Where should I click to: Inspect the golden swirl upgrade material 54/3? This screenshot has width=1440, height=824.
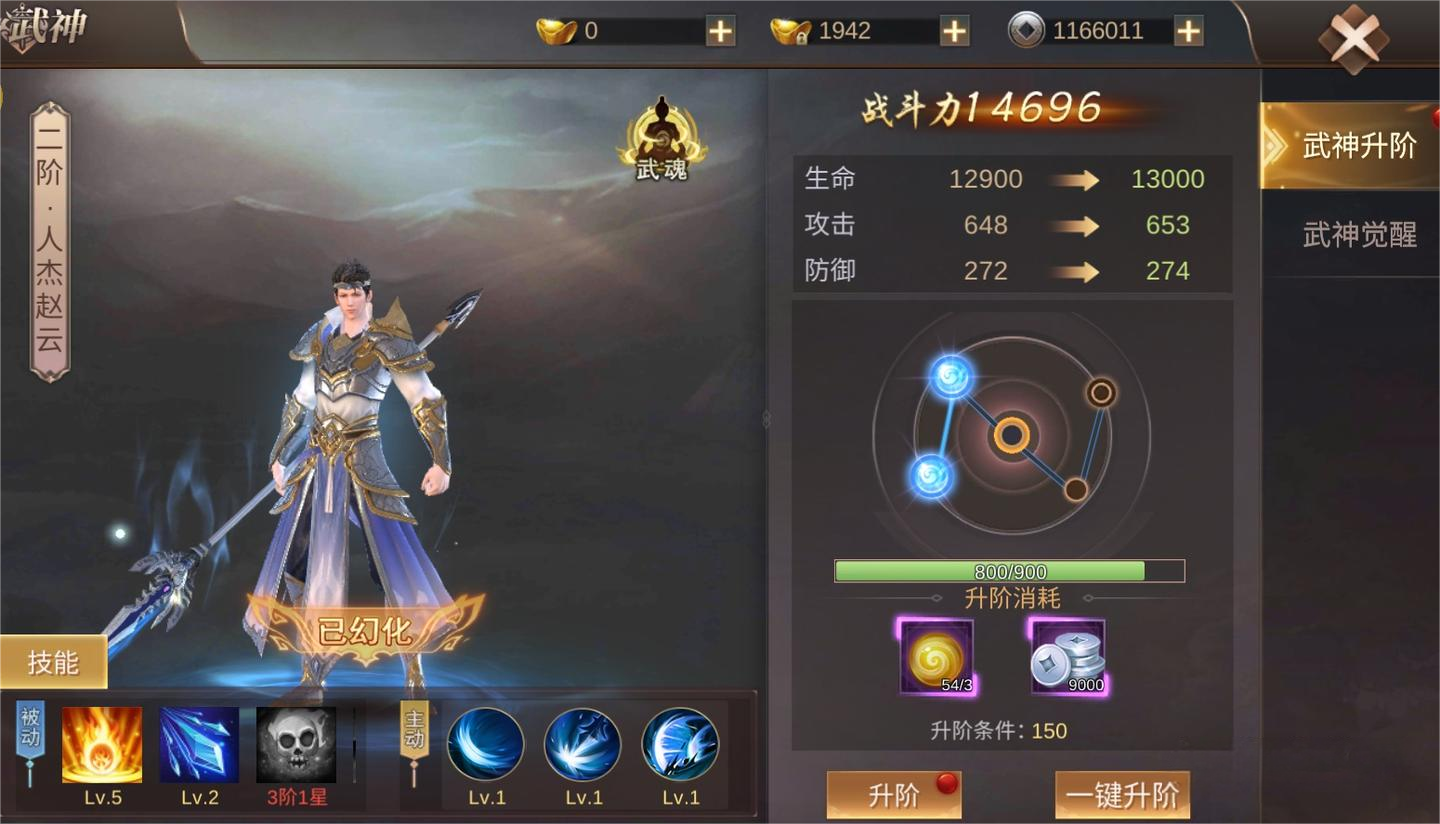tap(936, 657)
